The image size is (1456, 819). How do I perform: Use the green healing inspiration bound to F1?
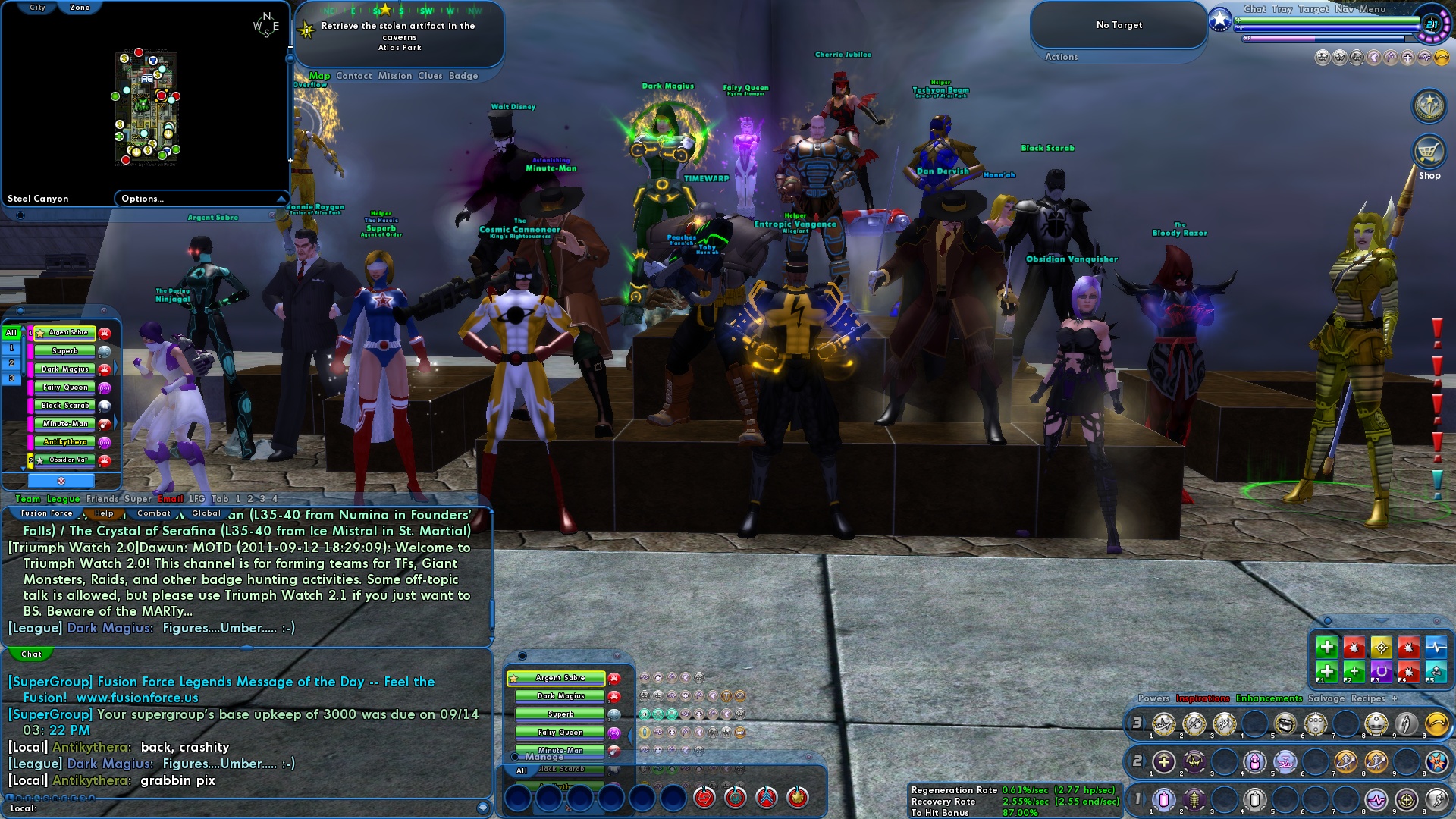pyautogui.click(x=1327, y=672)
